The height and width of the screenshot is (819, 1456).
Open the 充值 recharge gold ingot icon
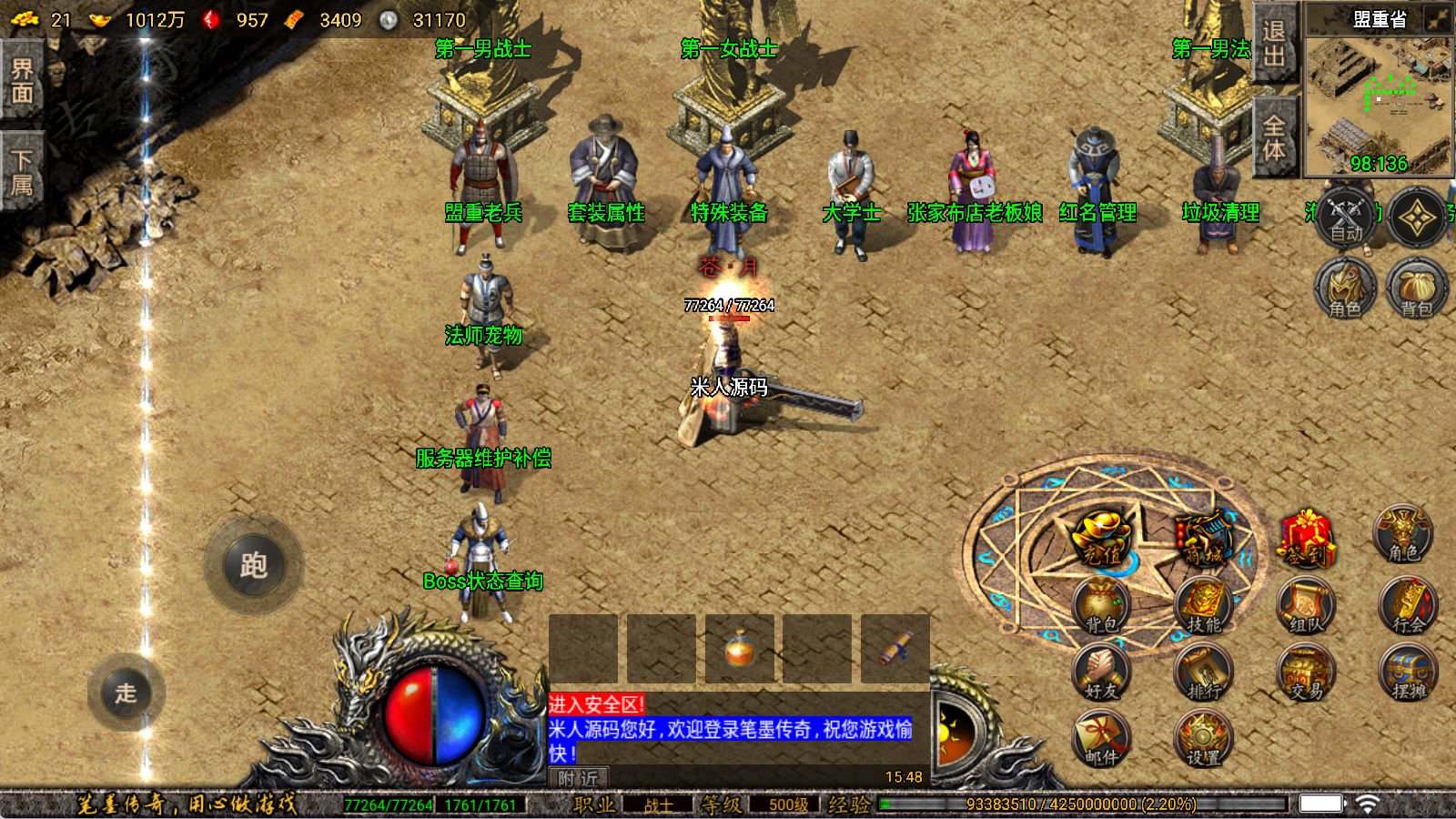pyautogui.click(x=1102, y=539)
